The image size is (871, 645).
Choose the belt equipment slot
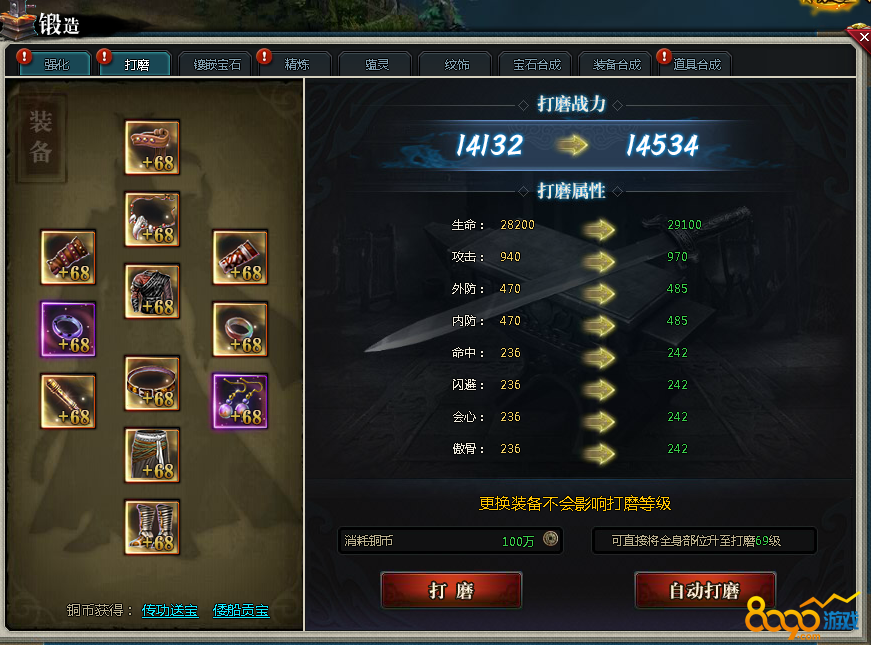(x=152, y=383)
